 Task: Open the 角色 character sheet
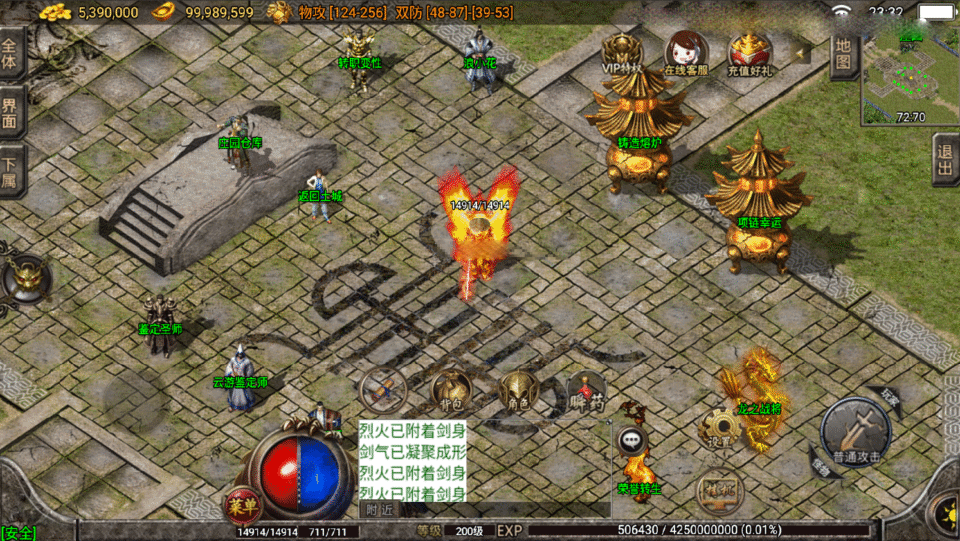(x=518, y=390)
